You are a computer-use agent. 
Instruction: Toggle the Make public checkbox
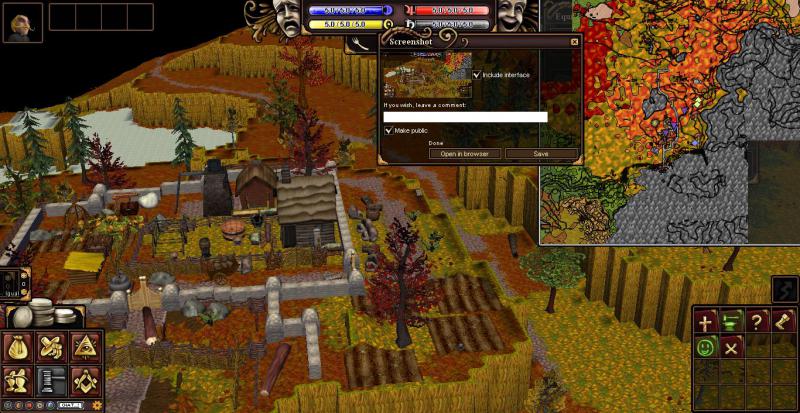(389, 131)
